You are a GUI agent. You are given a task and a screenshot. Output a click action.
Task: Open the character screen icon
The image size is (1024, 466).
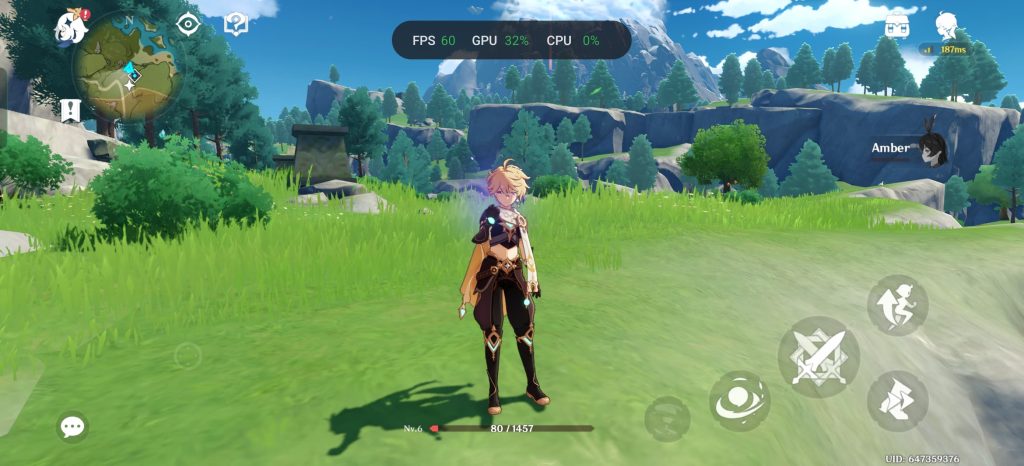(x=946, y=25)
